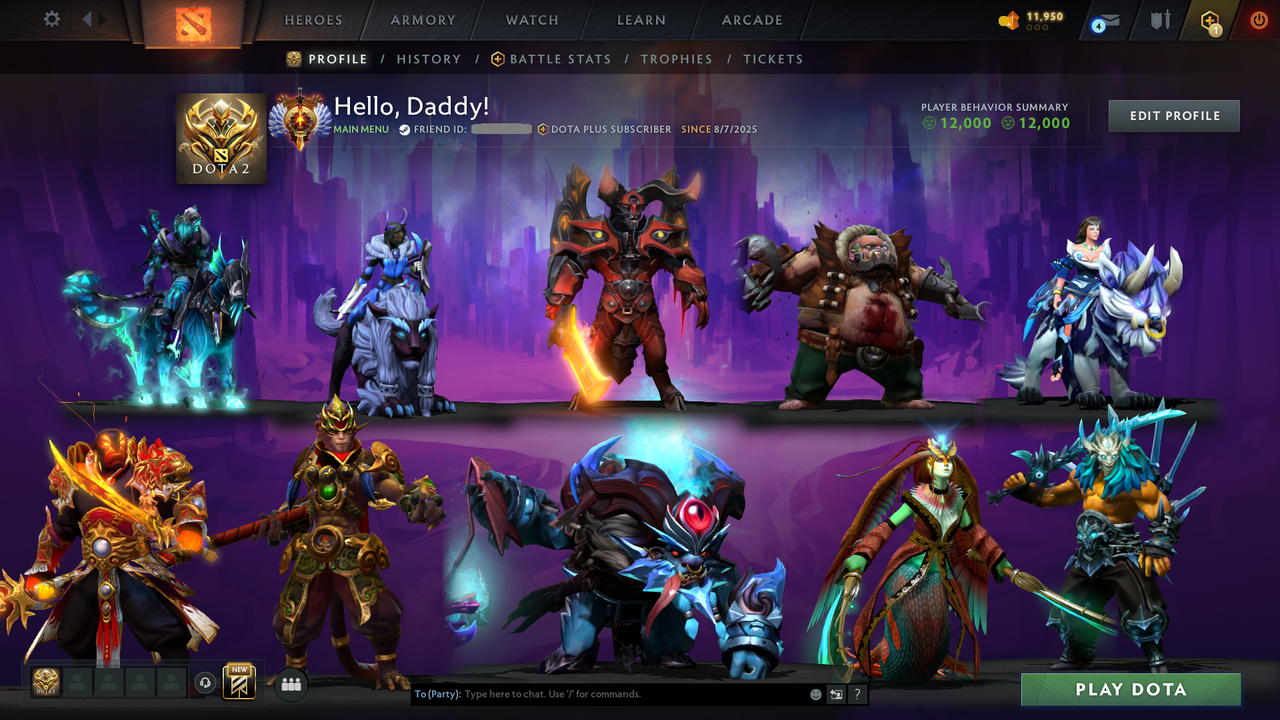Toggle the chat channel selector icon
The image size is (1280, 720).
[836, 694]
